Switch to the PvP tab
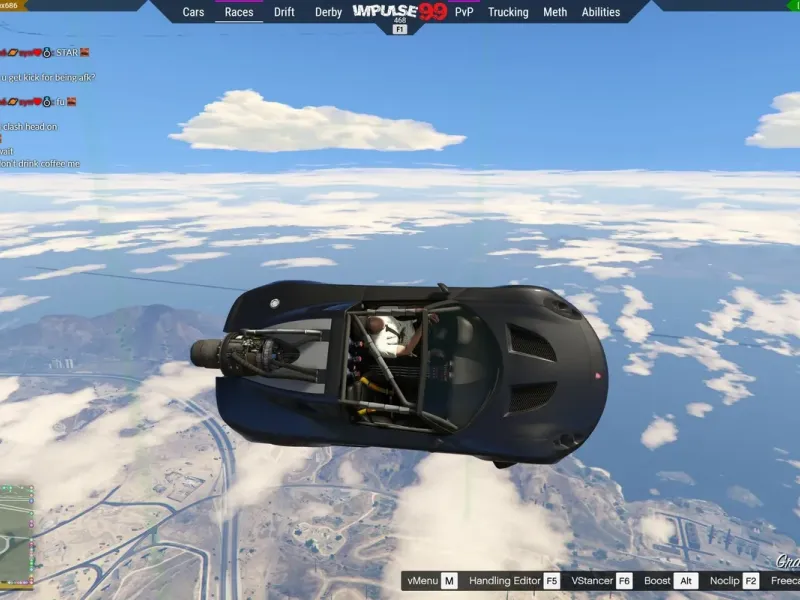This screenshot has width=800, height=600. click(464, 12)
